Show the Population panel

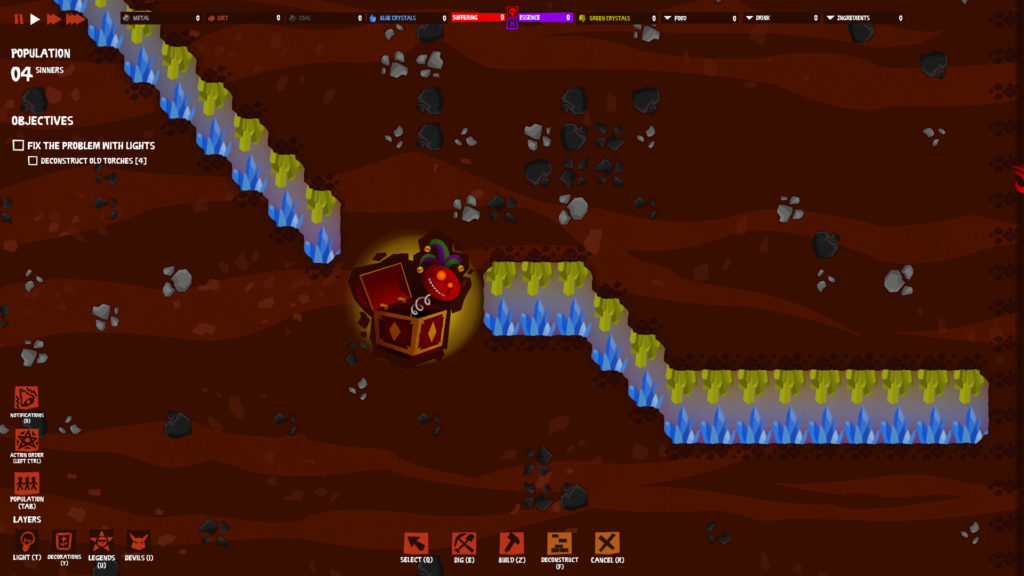[27, 484]
